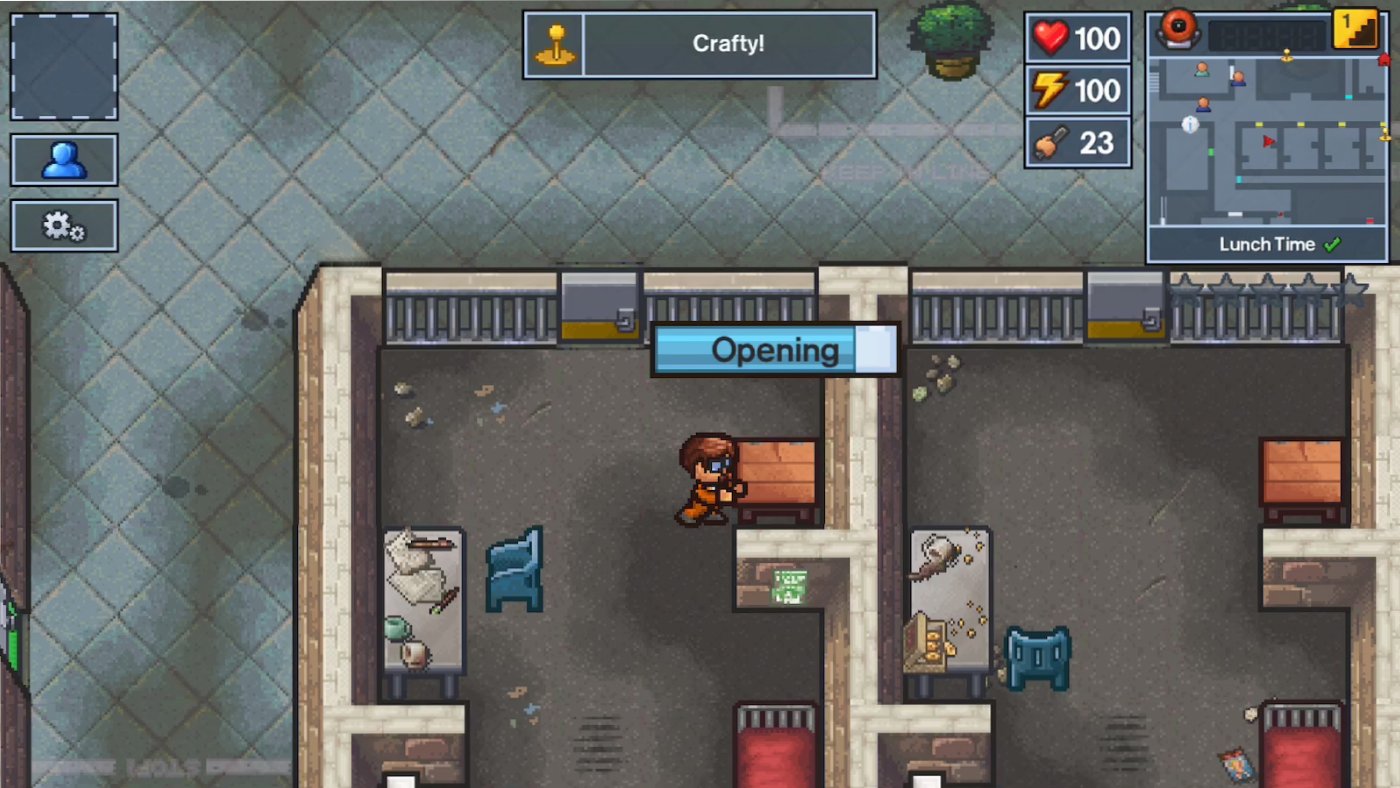Select the empty quick-item slot
The width and height of the screenshot is (1400, 788).
tap(63, 65)
